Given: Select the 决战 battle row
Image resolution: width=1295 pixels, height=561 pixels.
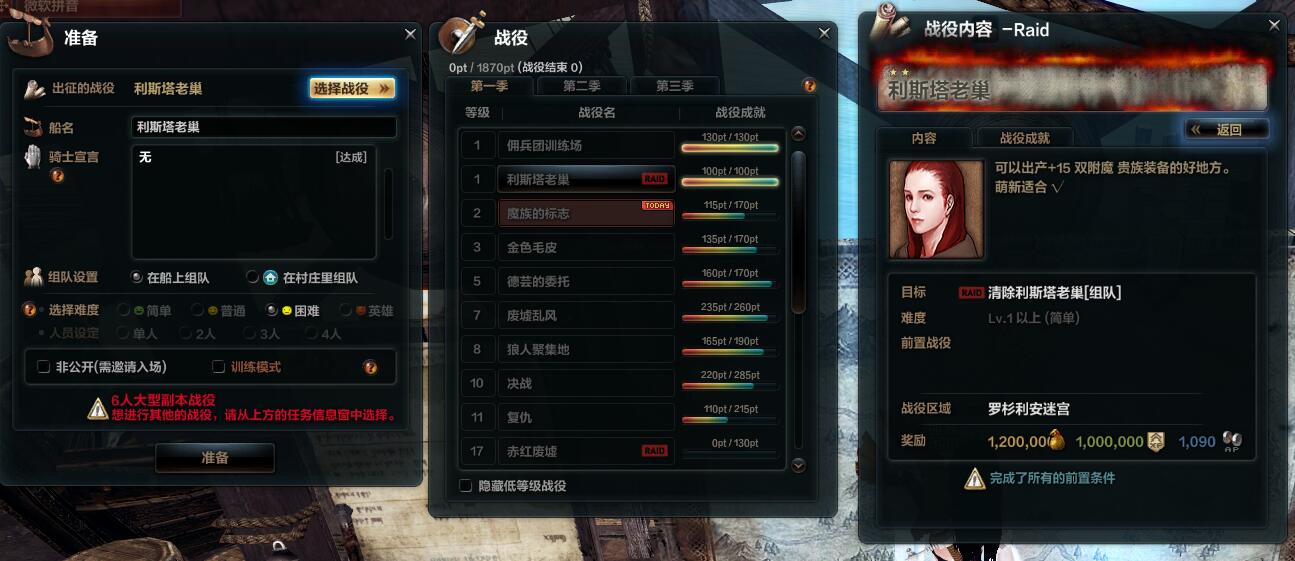Looking at the screenshot, I should click(586, 383).
